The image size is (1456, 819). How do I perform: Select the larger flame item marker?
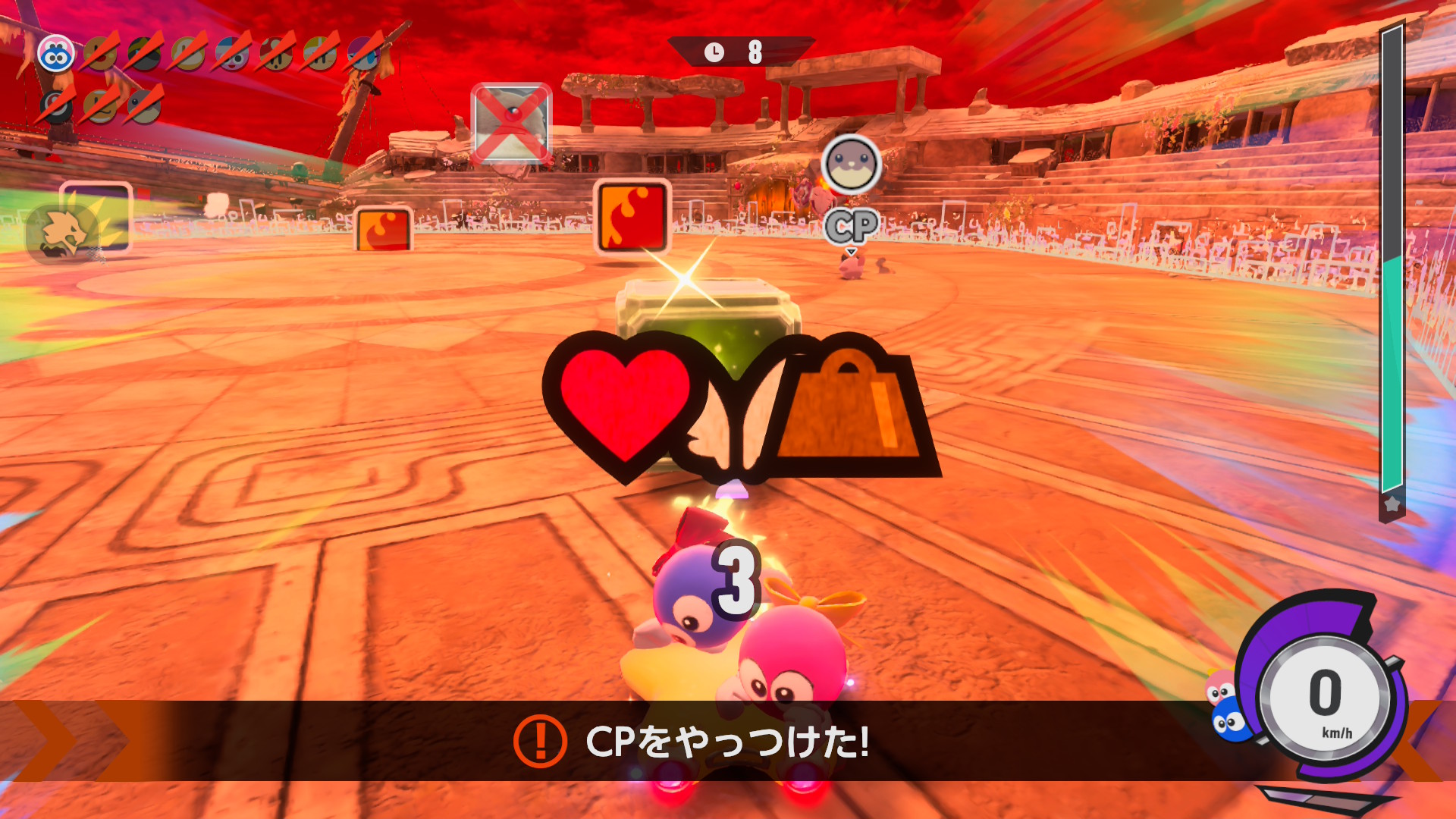click(x=632, y=216)
